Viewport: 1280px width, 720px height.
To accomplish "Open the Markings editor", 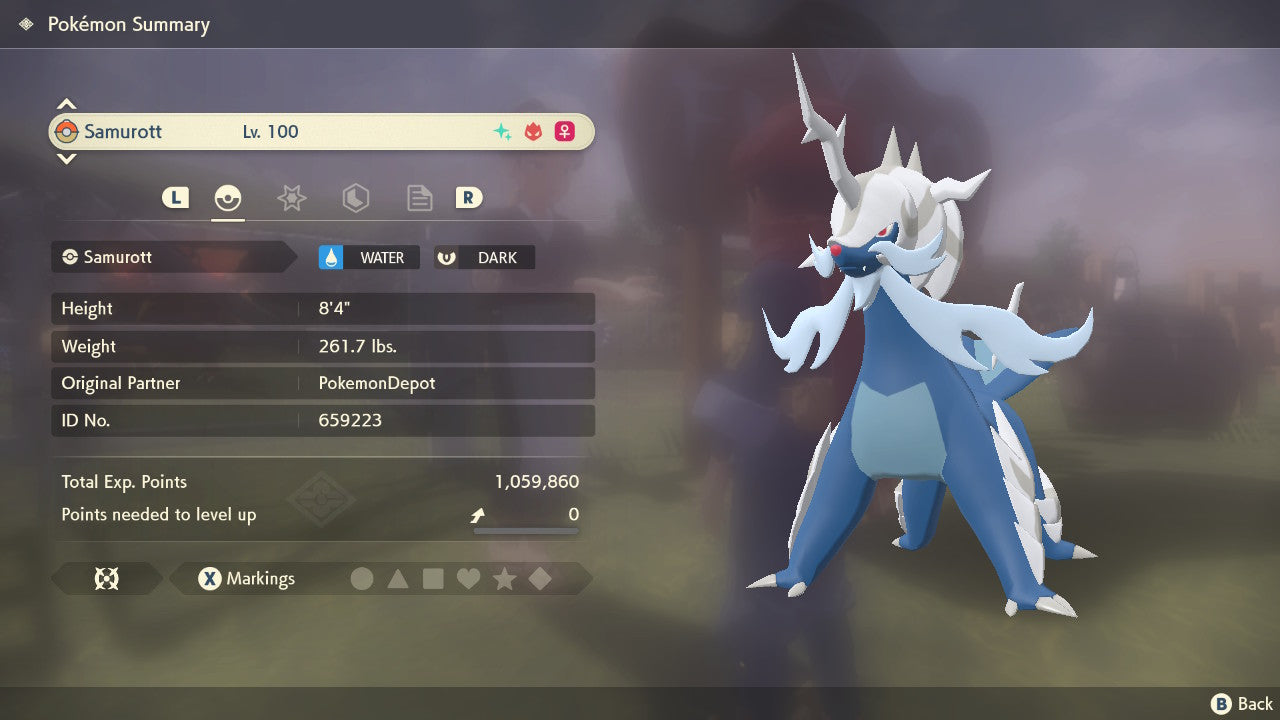I will (x=247, y=579).
